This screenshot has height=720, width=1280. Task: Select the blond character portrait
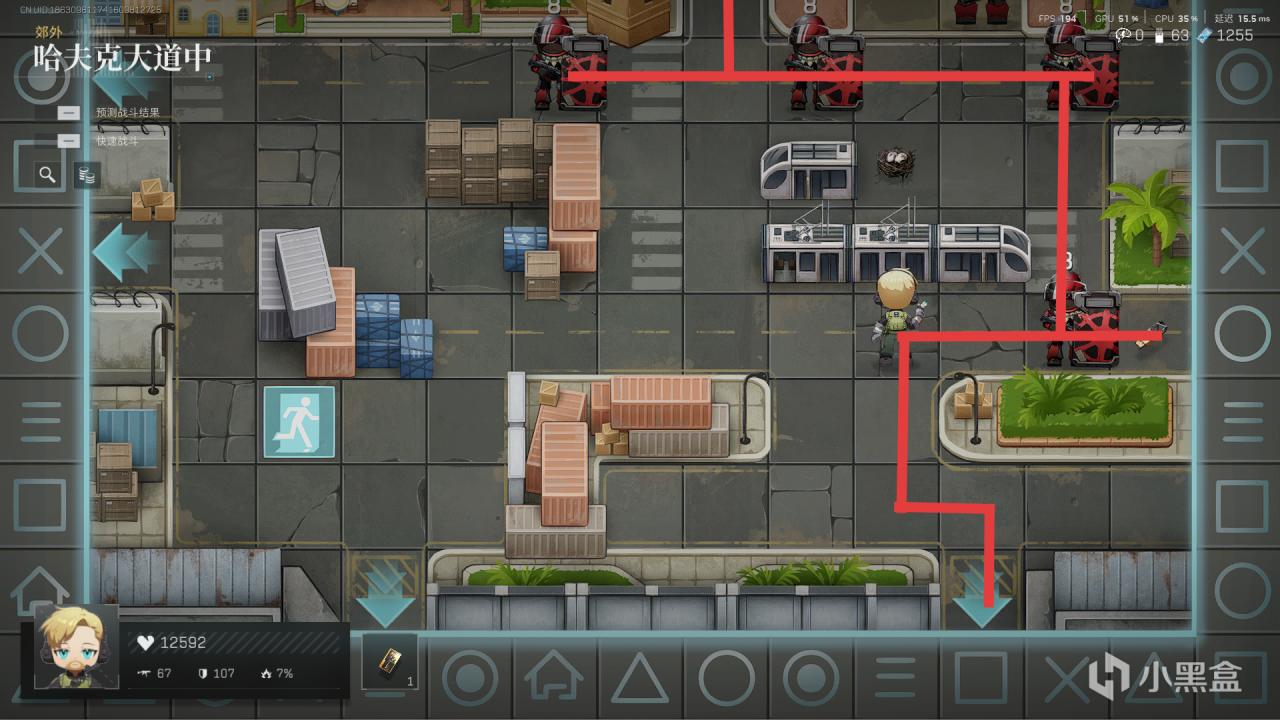[x=76, y=646]
